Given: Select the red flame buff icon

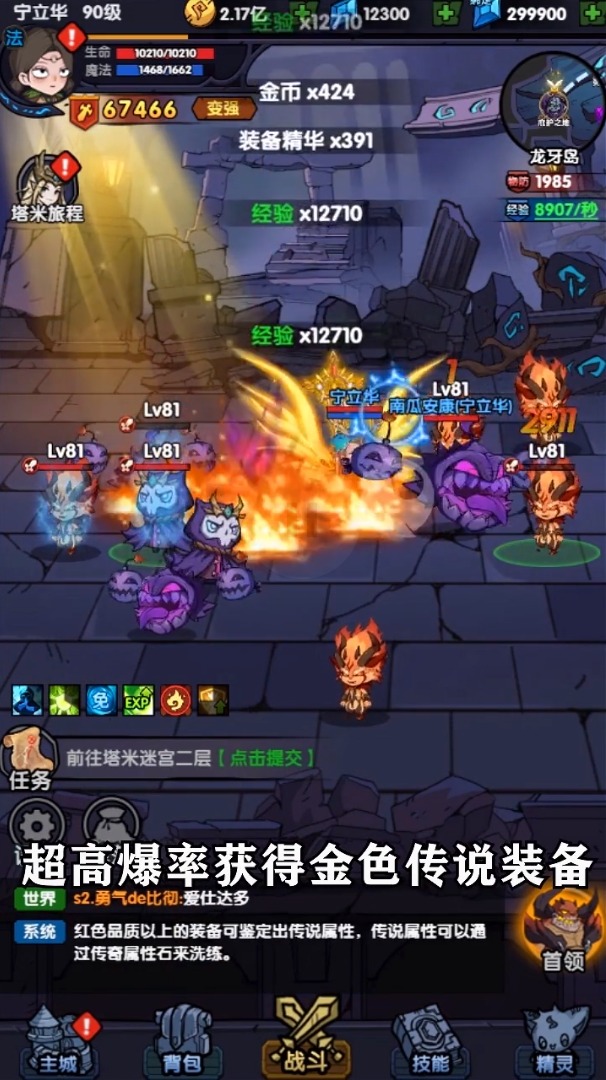Looking at the screenshot, I should (x=176, y=701).
